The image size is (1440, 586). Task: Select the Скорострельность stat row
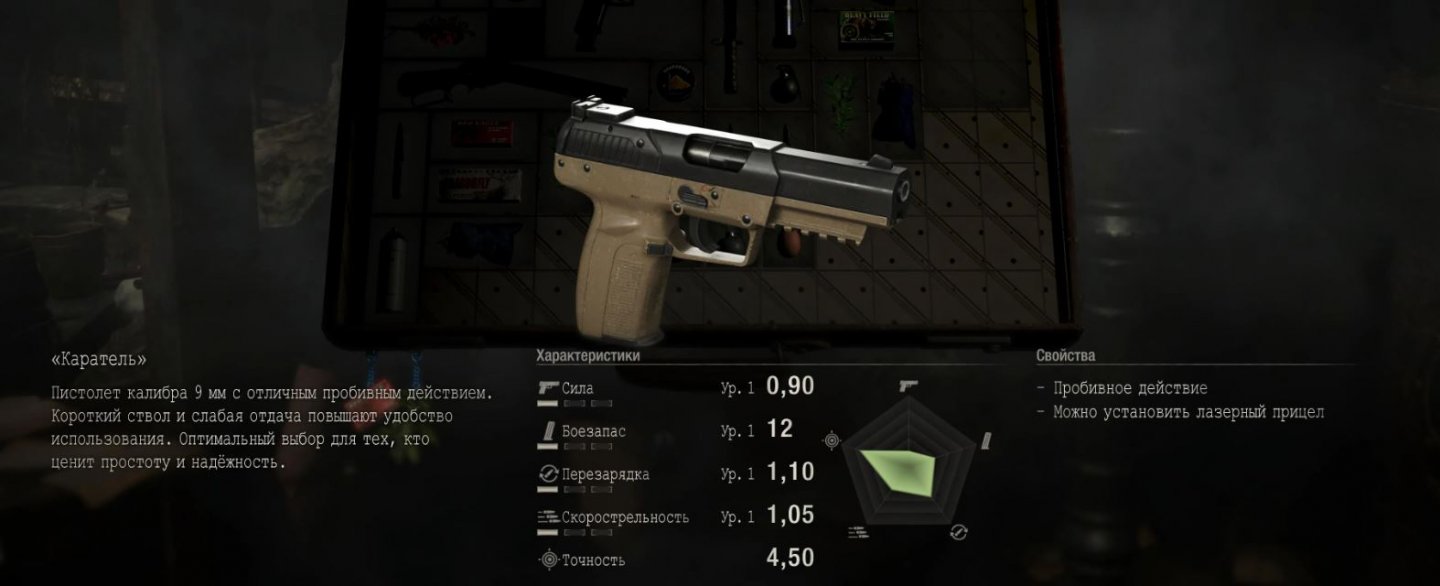[676, 516]
